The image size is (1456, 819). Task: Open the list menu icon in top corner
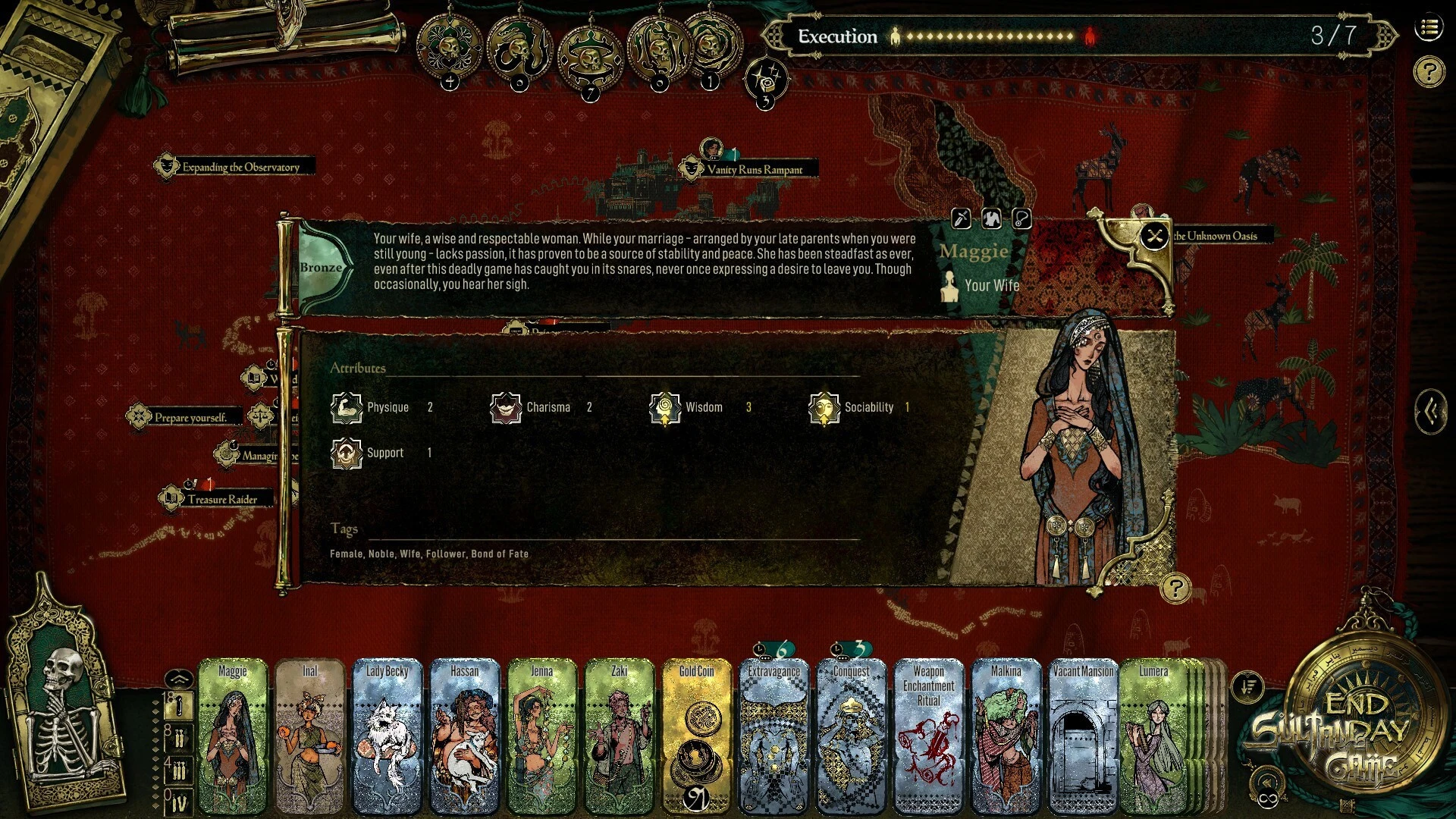point(1429,29)
